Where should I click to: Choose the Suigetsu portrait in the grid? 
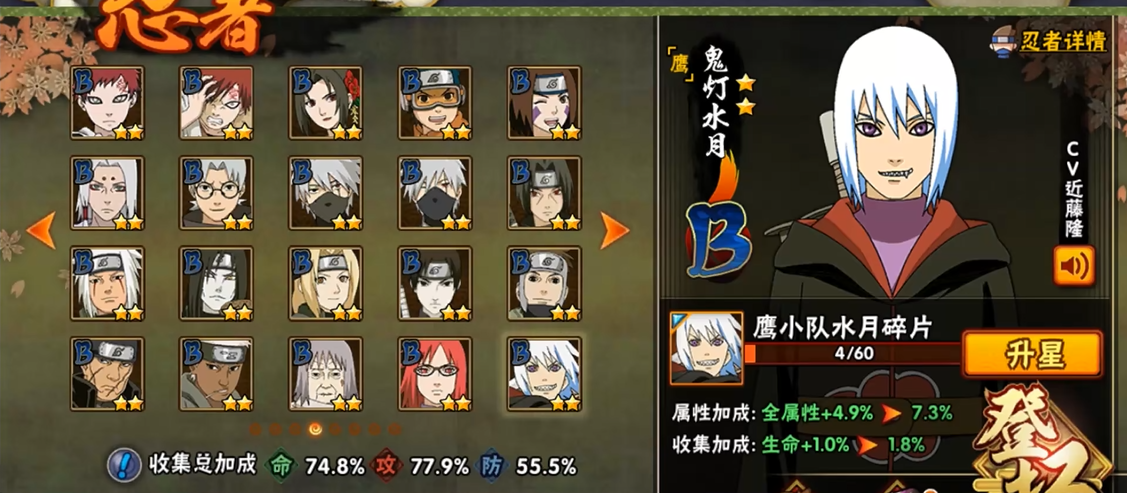tap(545, 373)
